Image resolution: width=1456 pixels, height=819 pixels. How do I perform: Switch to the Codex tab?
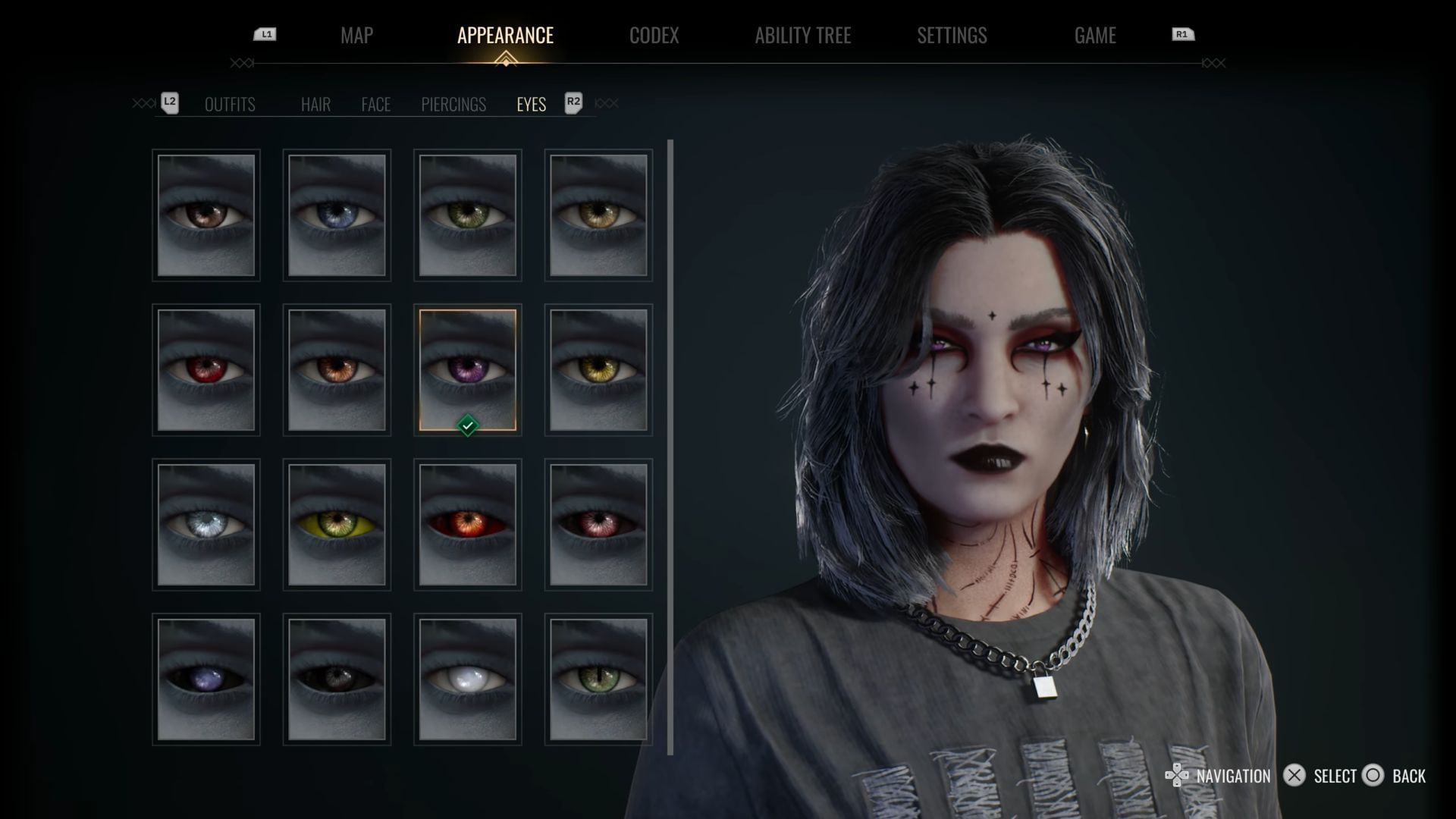(x=654, y=36)
